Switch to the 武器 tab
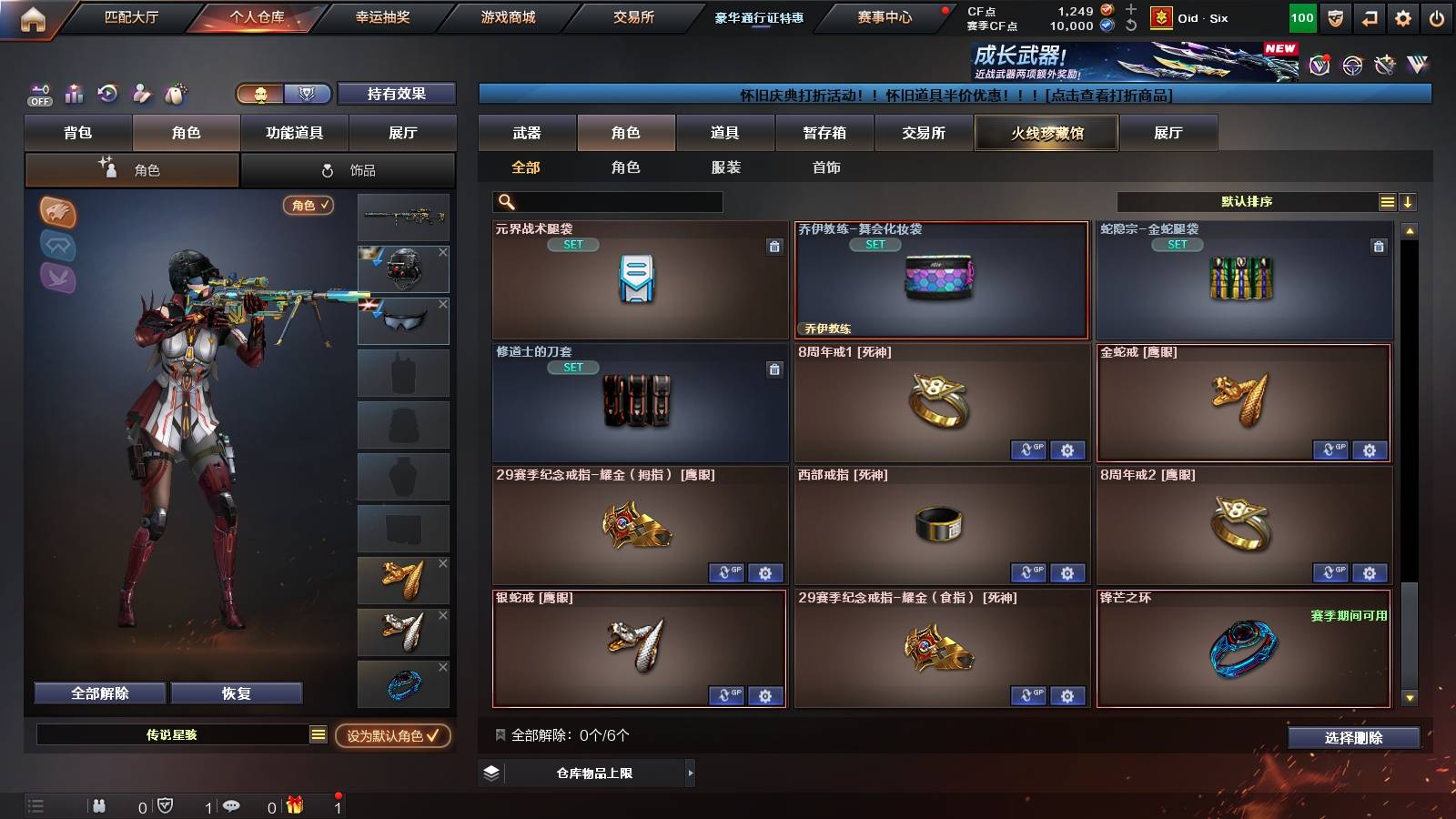1456x819 pixels. (x=528, y=132)
